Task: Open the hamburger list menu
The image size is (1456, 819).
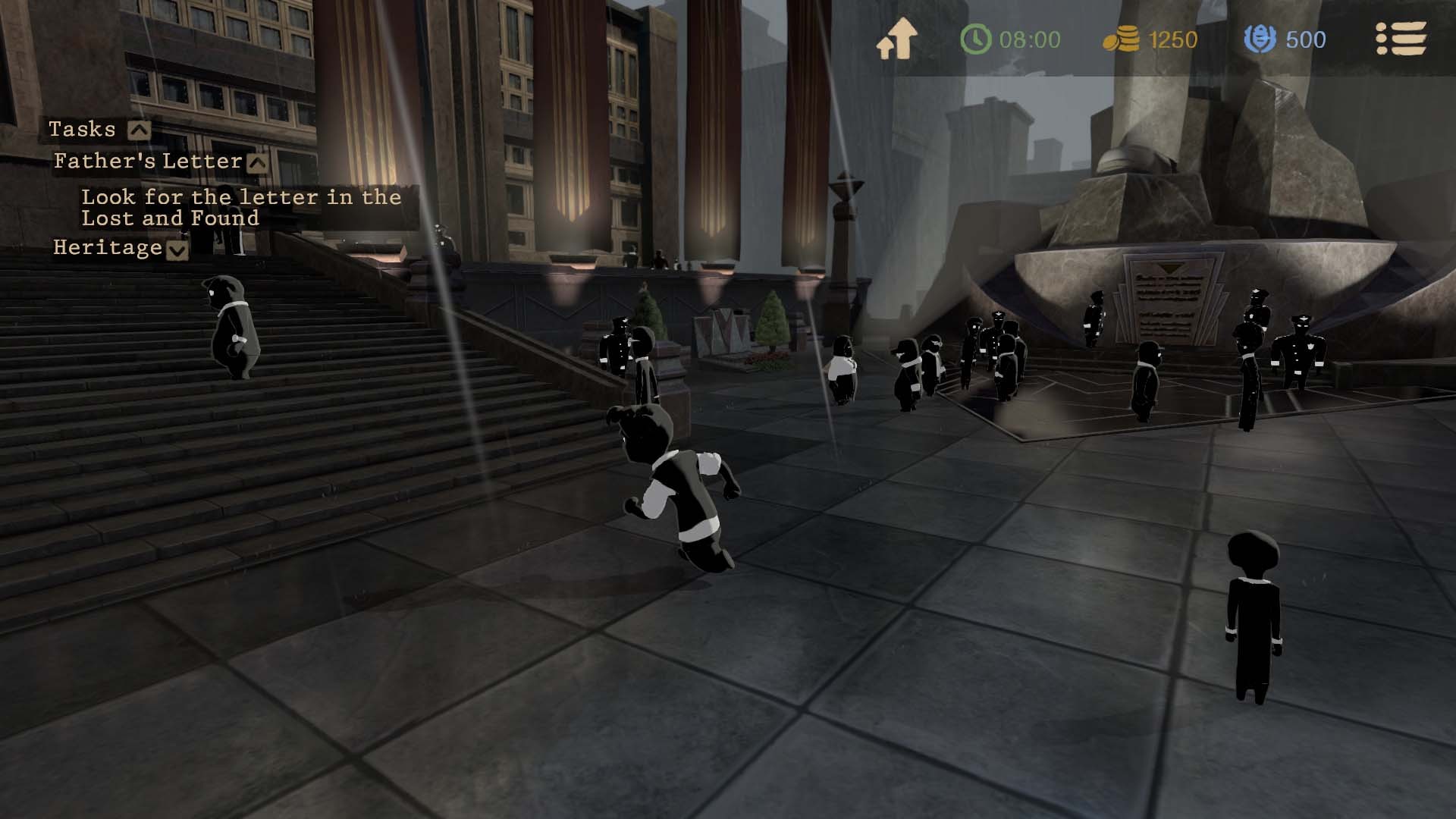Action: [x=1401, y=39]
